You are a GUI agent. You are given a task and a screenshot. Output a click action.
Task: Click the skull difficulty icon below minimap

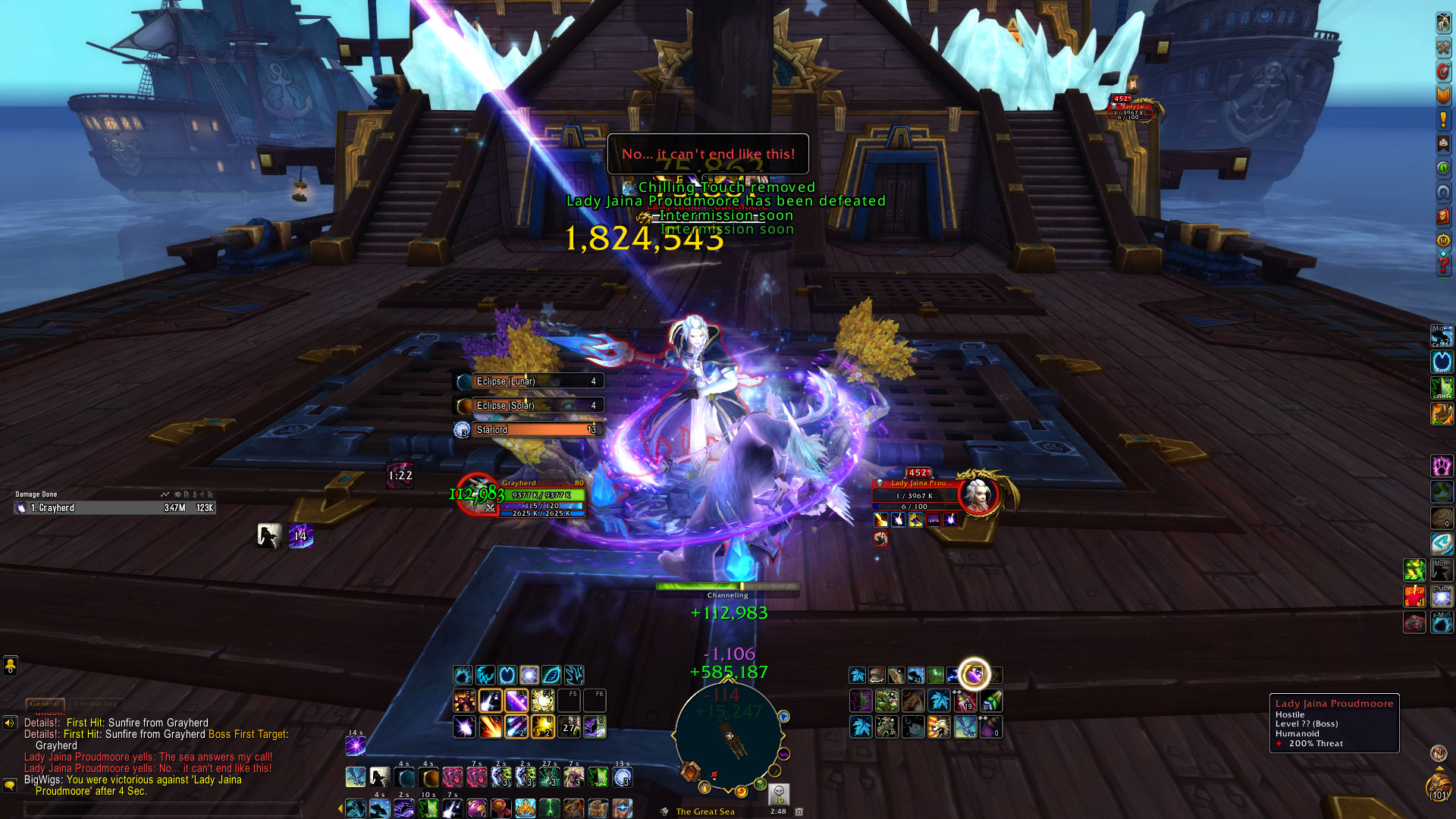click(779, 794)
